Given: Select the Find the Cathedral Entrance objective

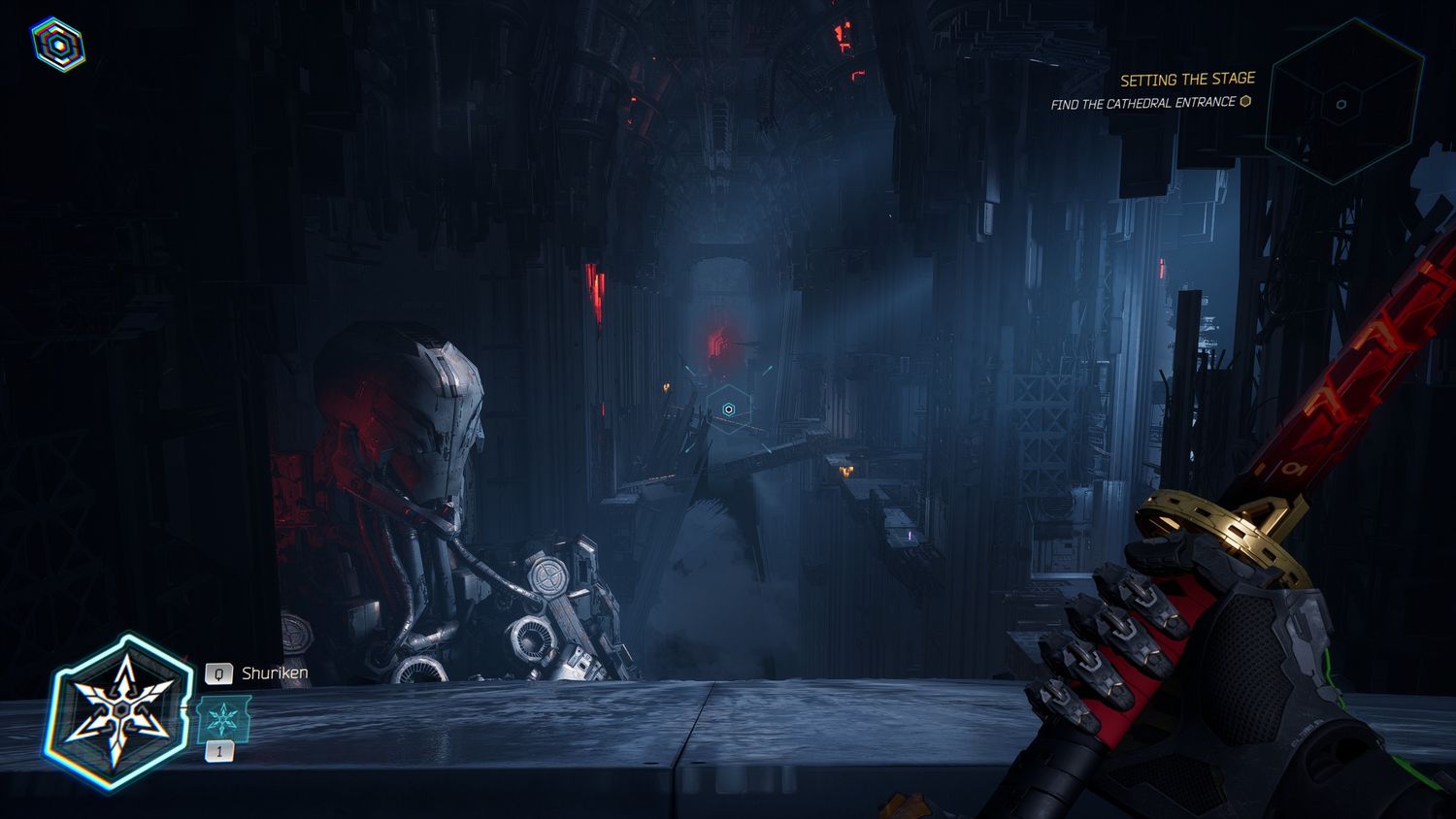Looking at the screenshot, I should (x=1143, y=103).
